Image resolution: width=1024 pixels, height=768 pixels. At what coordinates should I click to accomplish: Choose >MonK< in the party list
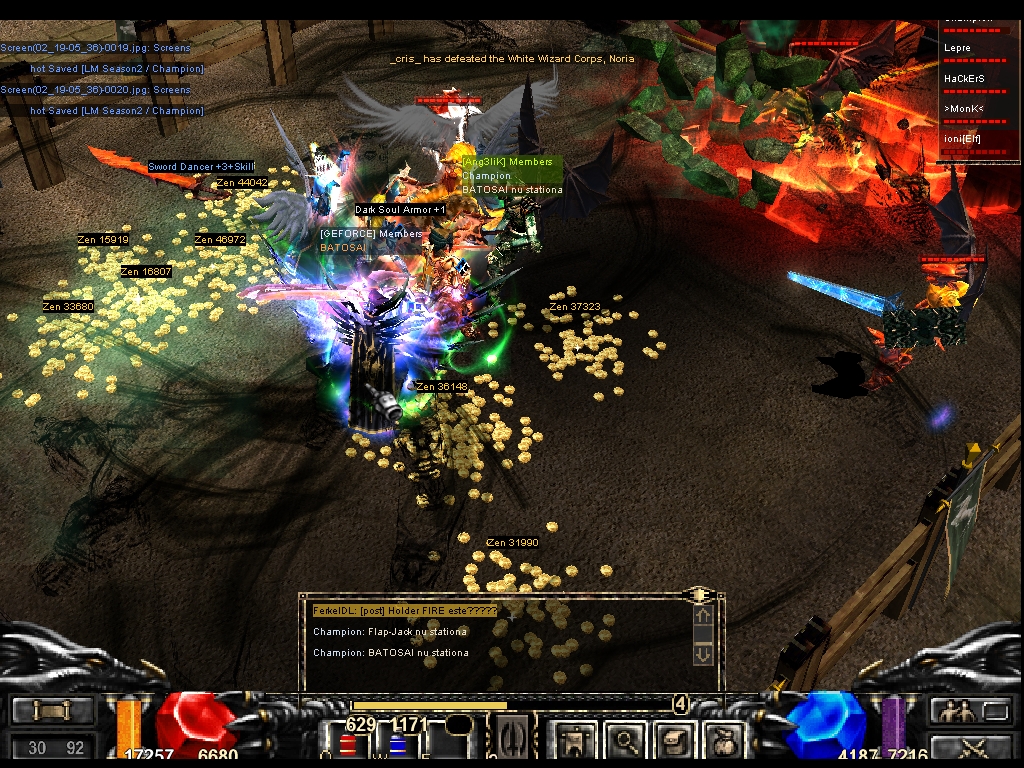pyautogui.click(x=980, y=107)
